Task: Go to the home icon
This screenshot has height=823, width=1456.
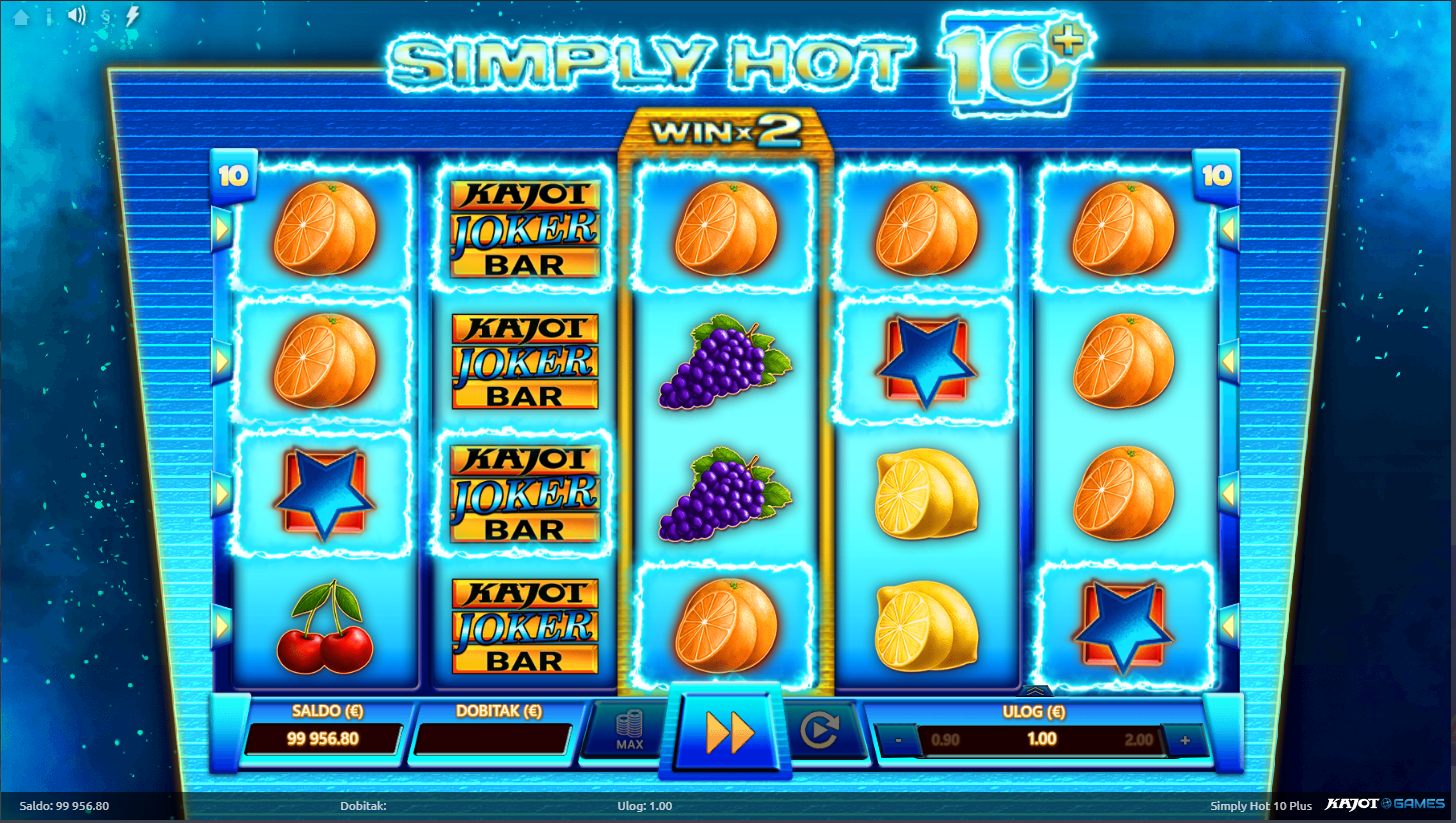Action: click(21, 16)
